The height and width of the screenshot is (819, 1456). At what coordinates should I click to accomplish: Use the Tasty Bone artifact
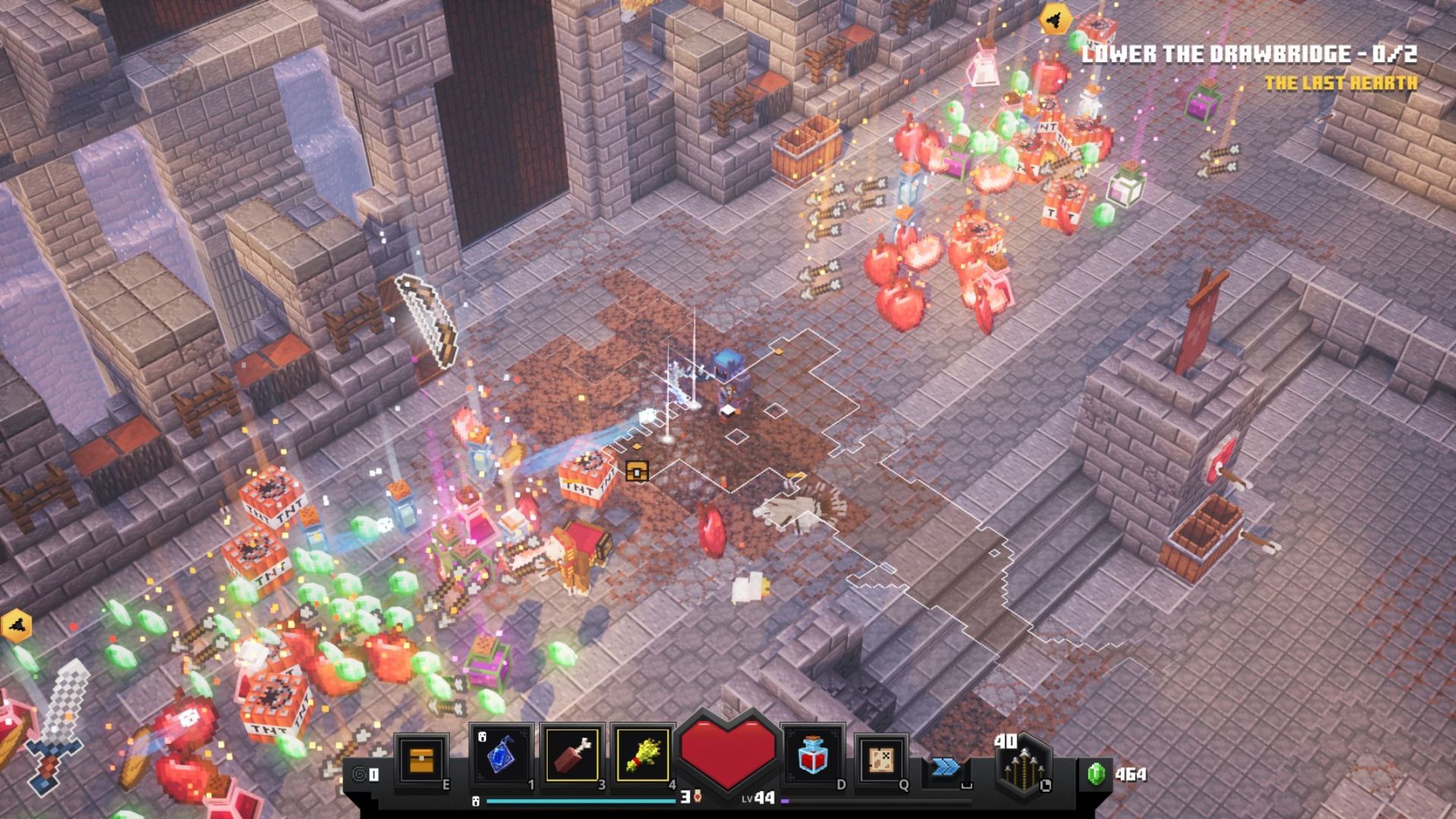[x=573, y=756]
